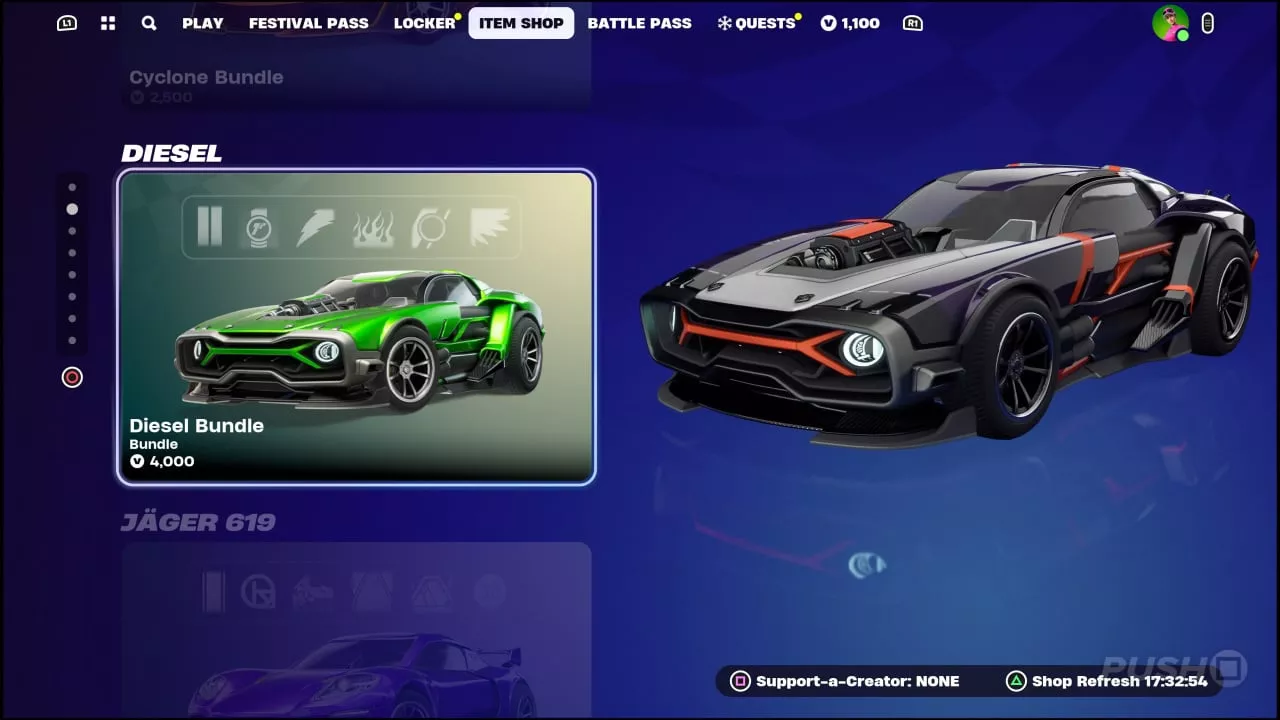The height and width of the screenshot is (720, 1280).
Task: Click the search magnifier icon
Action: click(149, 23)
